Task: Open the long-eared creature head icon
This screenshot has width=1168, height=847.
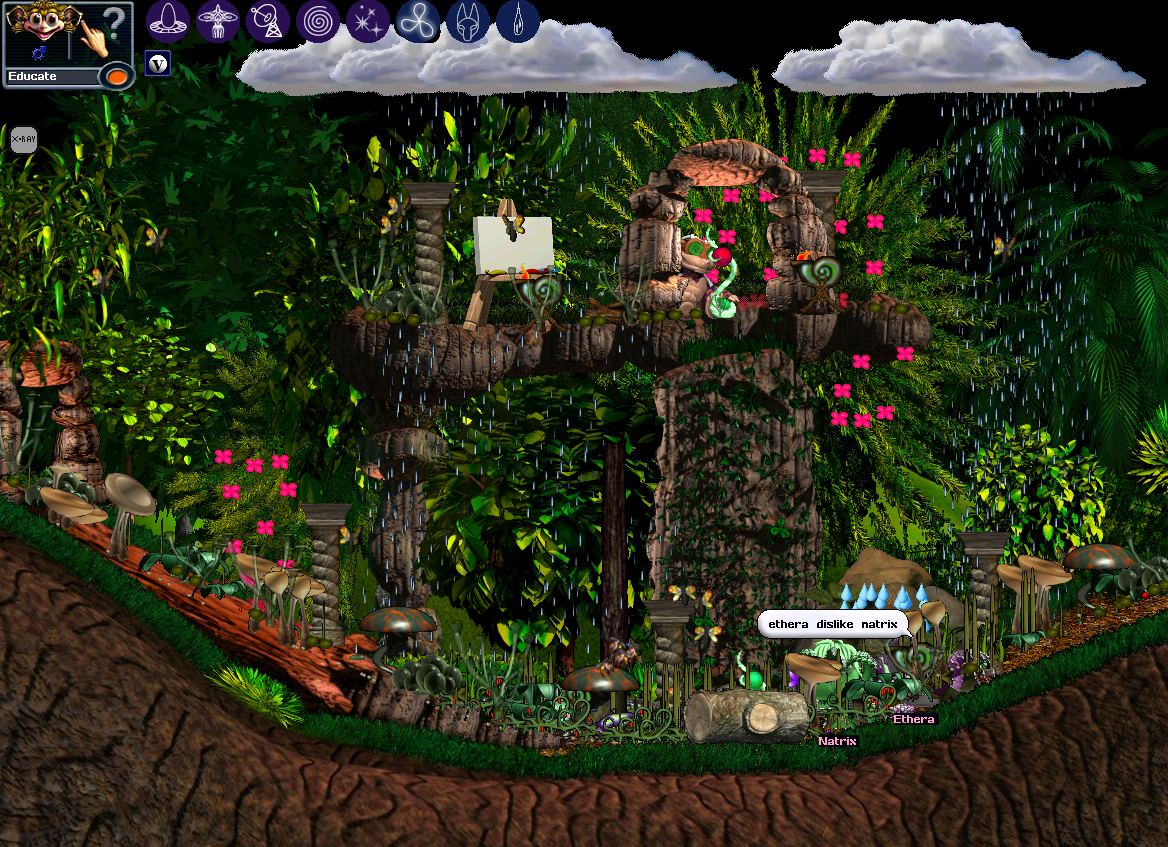Action: (x=467, y=20)
